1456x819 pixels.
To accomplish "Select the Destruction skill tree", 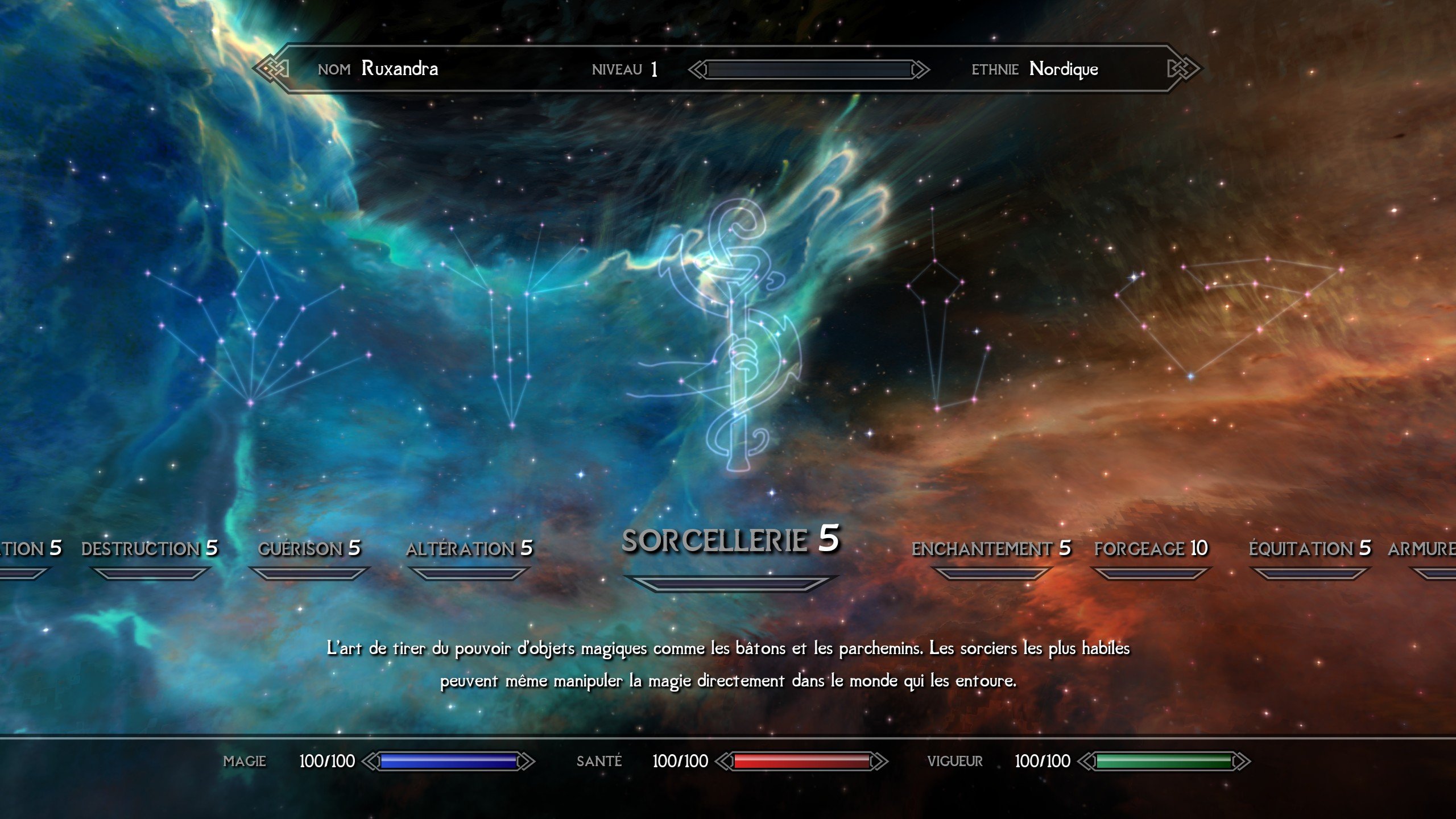I will pyautogui.click(x=150, y=548).
